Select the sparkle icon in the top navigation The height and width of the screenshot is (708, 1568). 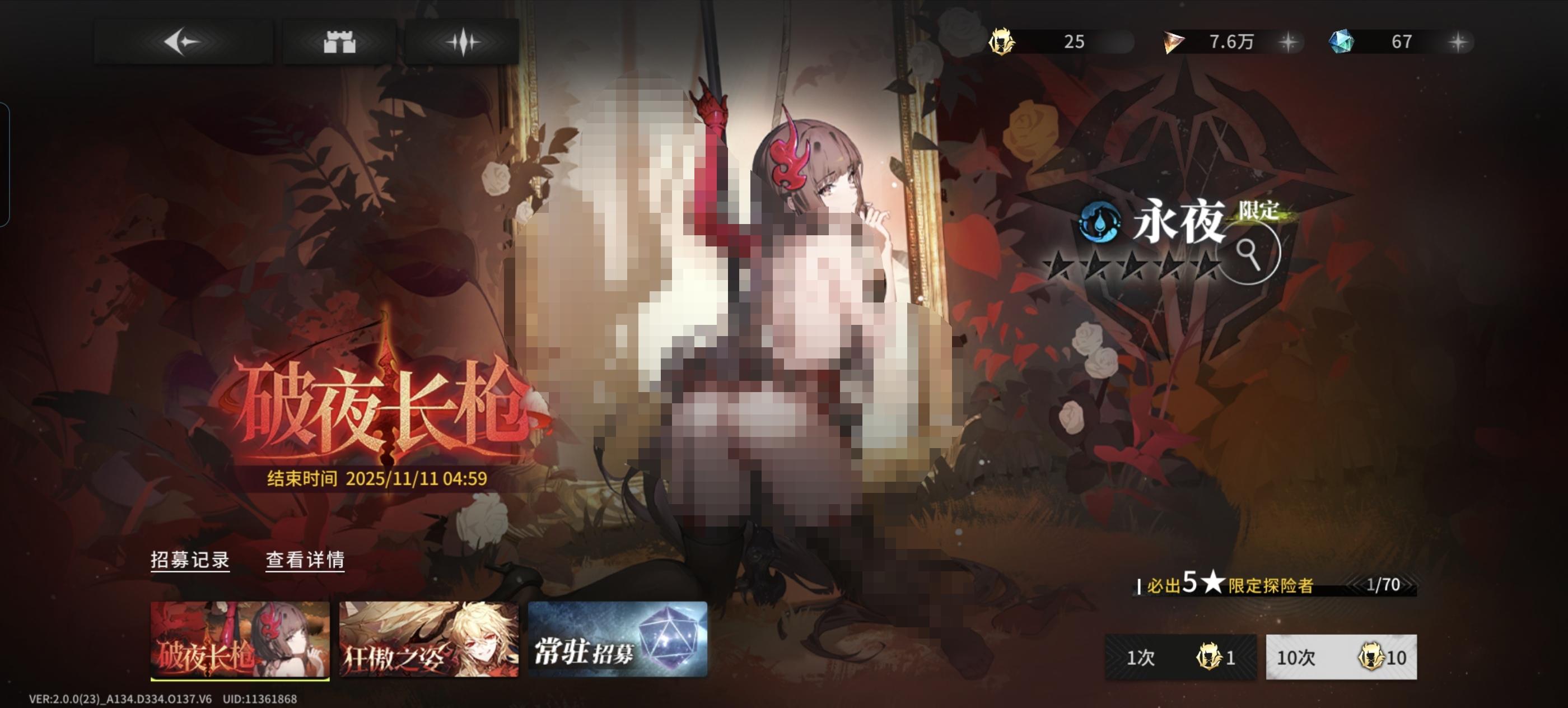463,43
